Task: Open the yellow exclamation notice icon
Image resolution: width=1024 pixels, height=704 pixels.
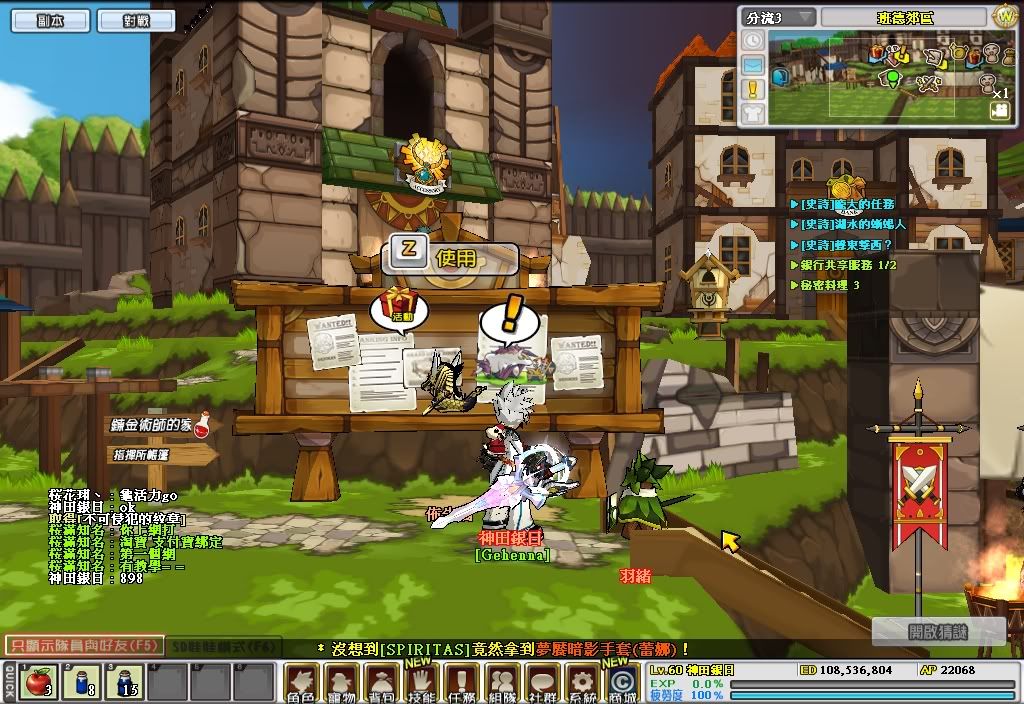Action: click(x=752, y=89)
